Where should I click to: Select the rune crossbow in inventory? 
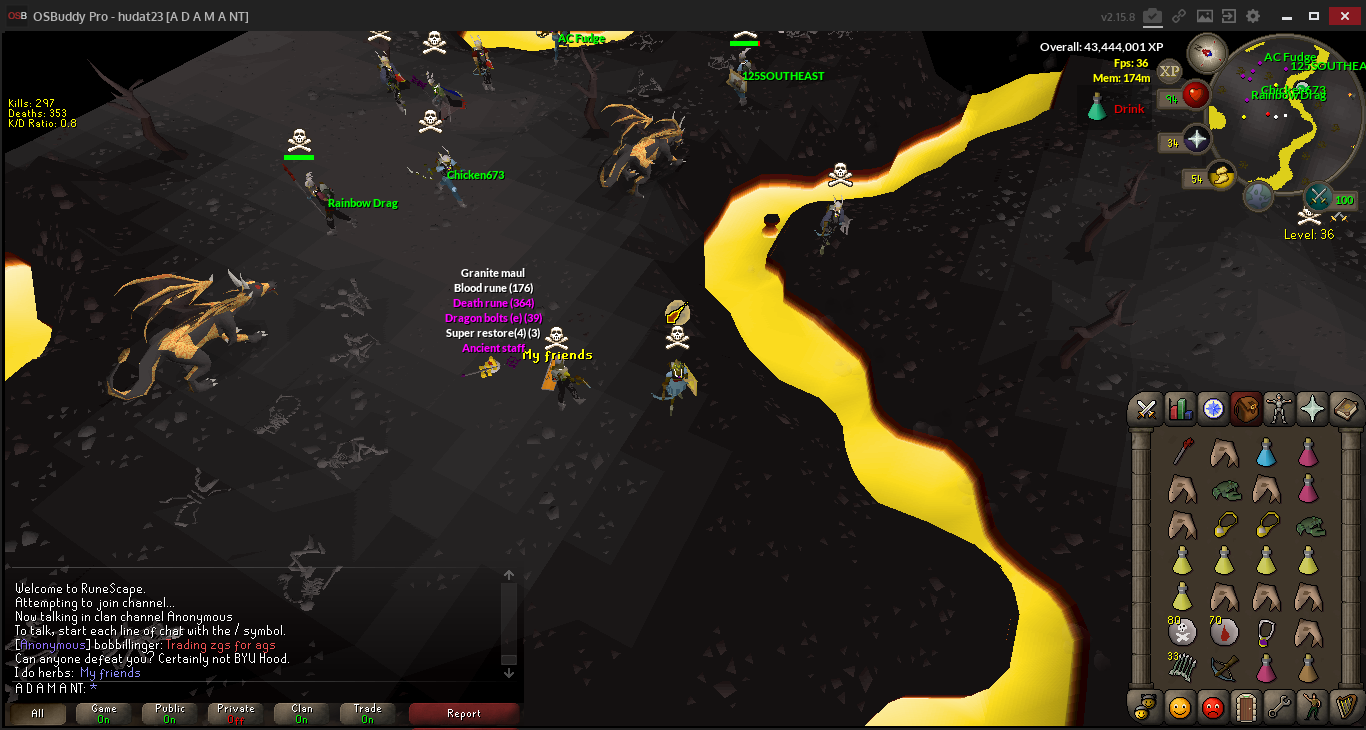(x=1225, y=667)
